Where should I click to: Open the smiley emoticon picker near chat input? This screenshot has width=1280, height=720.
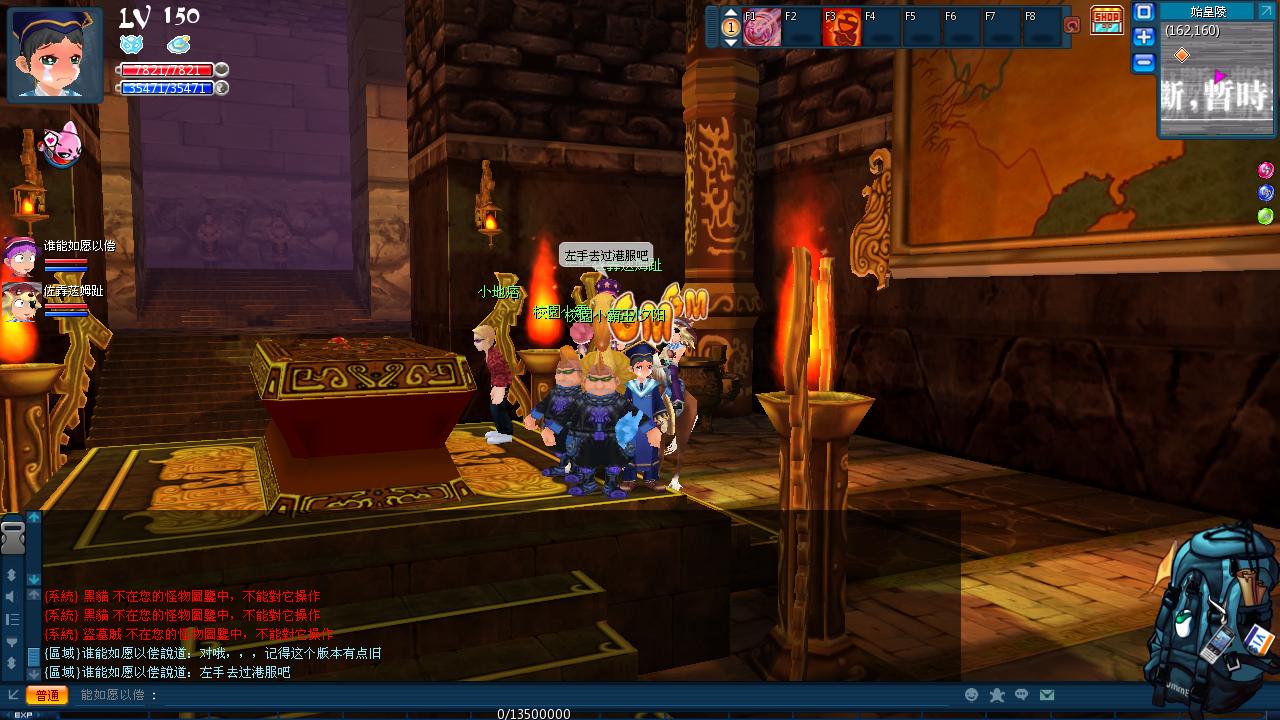969,694
